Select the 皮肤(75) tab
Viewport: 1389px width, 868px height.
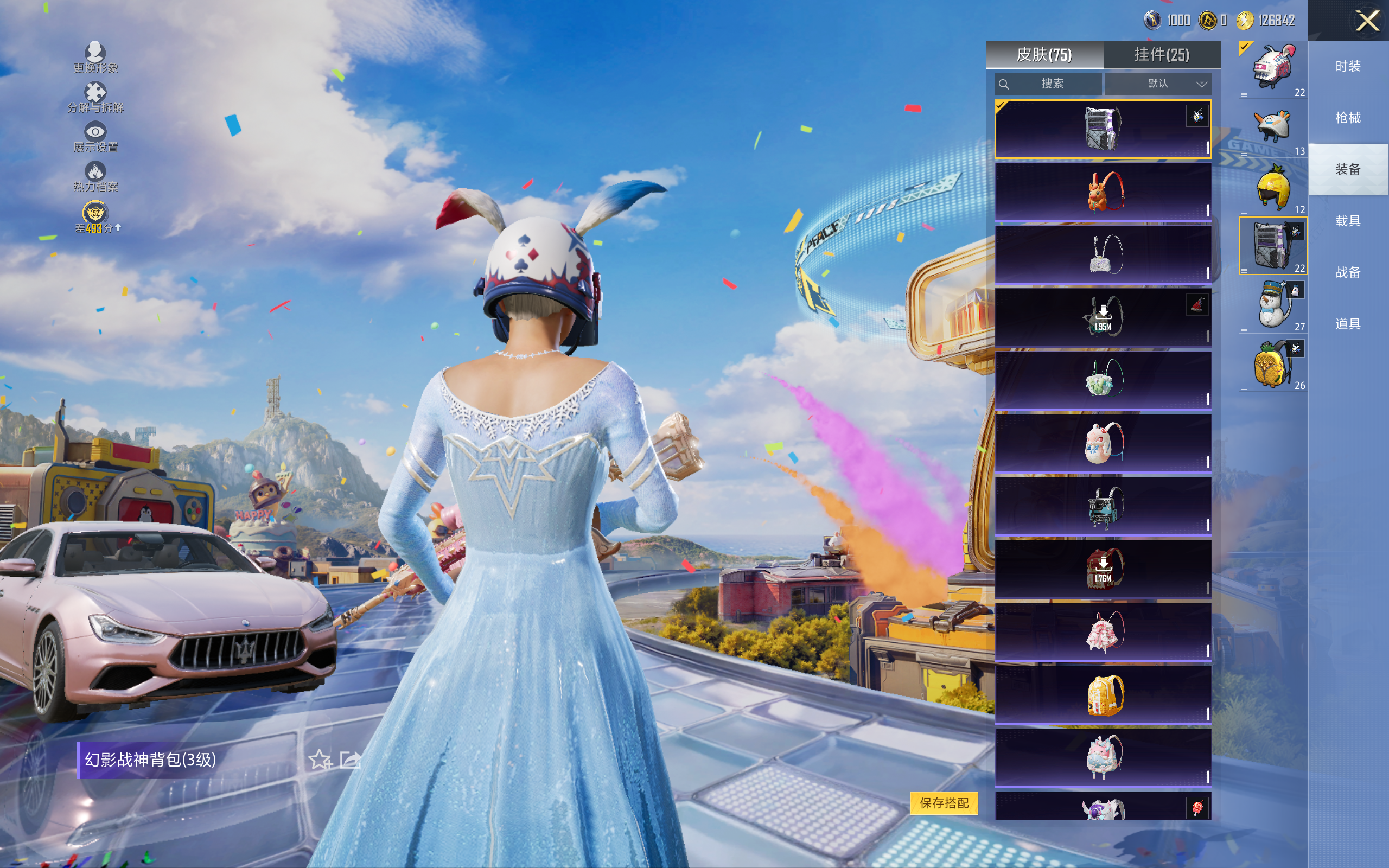1043,55
